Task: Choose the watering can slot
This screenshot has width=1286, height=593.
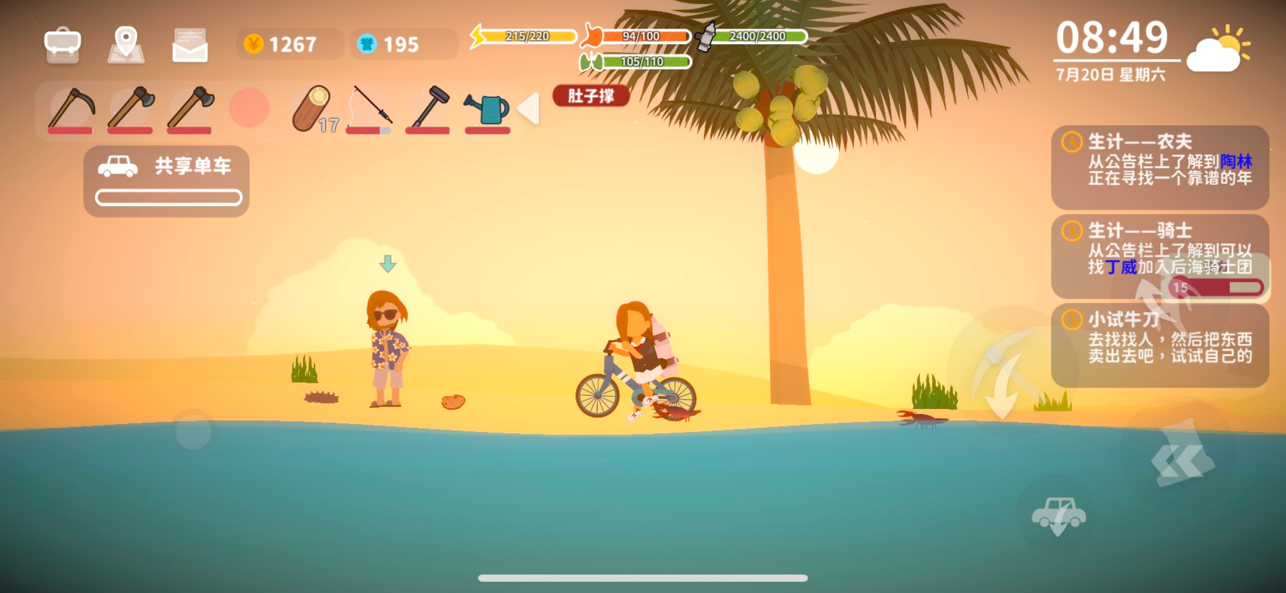Action: point(487,108)
